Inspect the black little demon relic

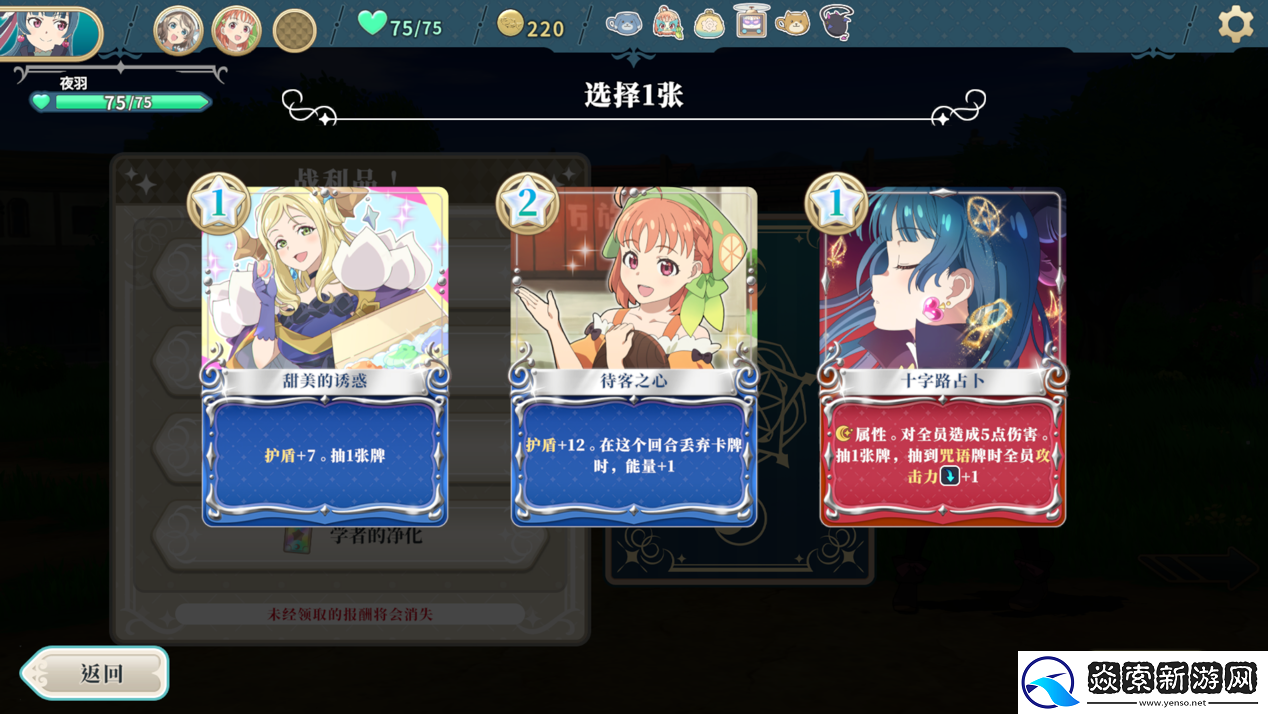pos(836,22)
